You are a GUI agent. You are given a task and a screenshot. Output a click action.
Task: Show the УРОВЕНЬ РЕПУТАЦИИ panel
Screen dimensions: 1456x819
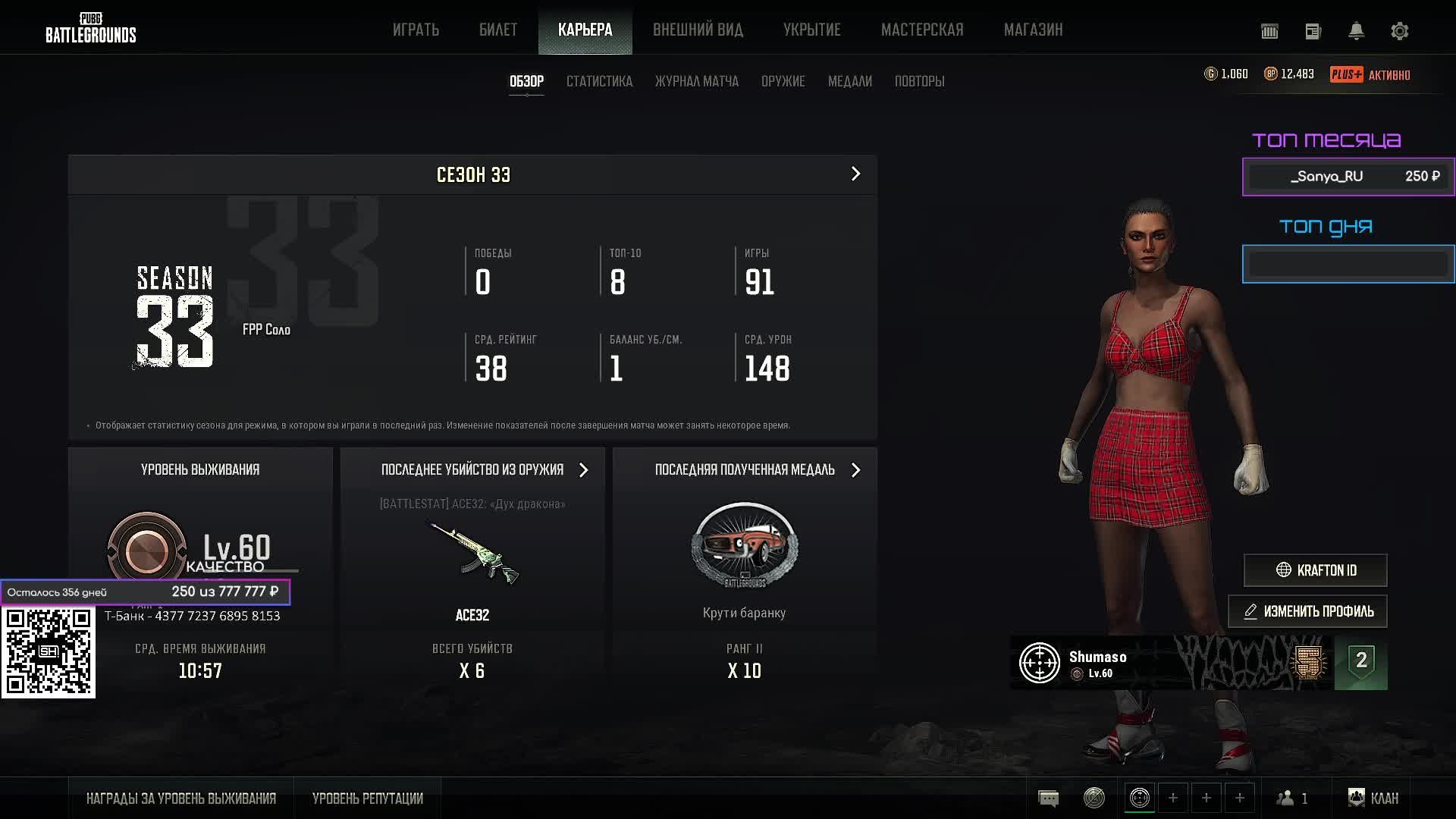point(367,799)
